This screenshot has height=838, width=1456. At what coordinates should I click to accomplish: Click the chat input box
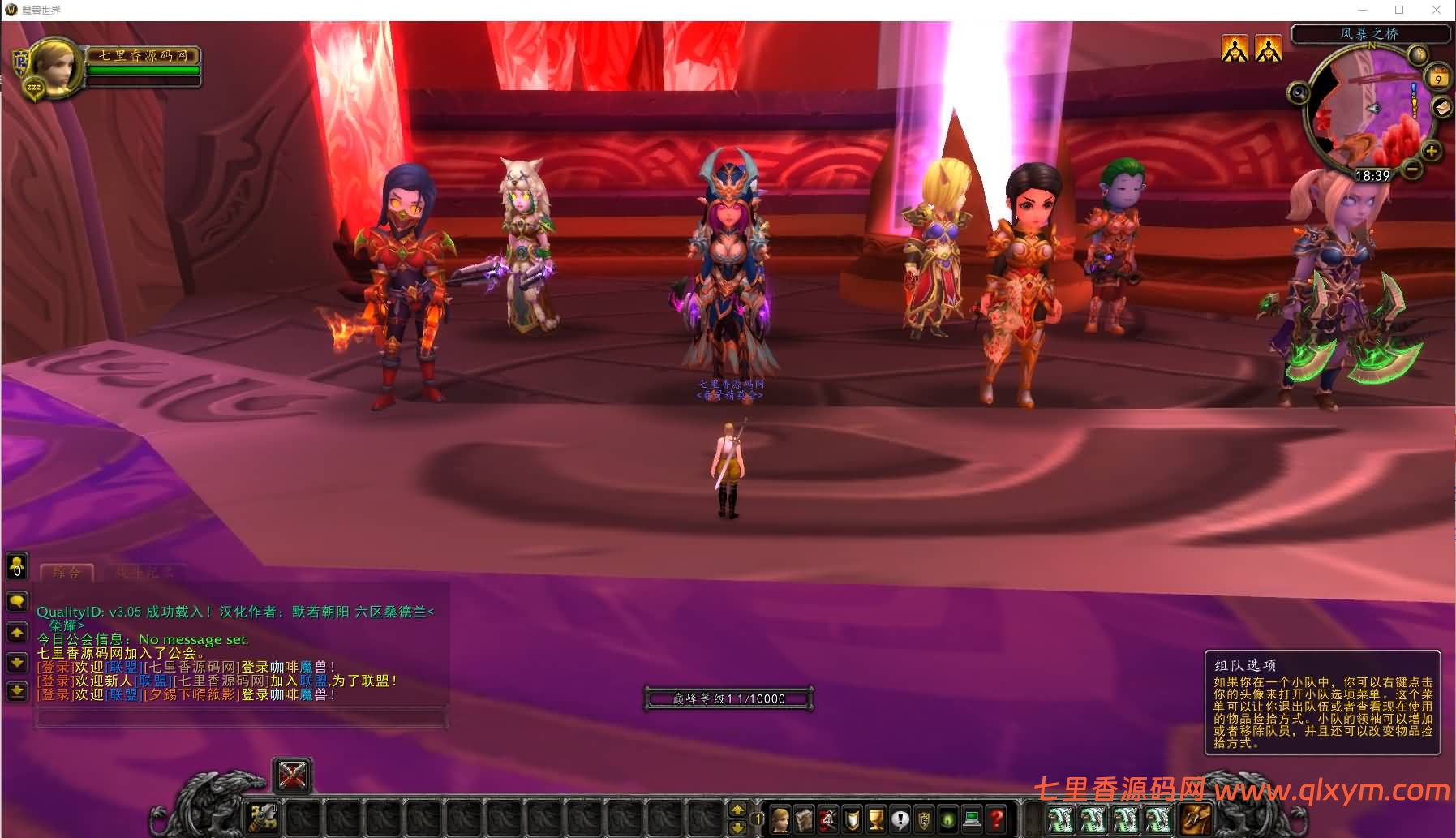pyautogui.click(x=241, y=718)
